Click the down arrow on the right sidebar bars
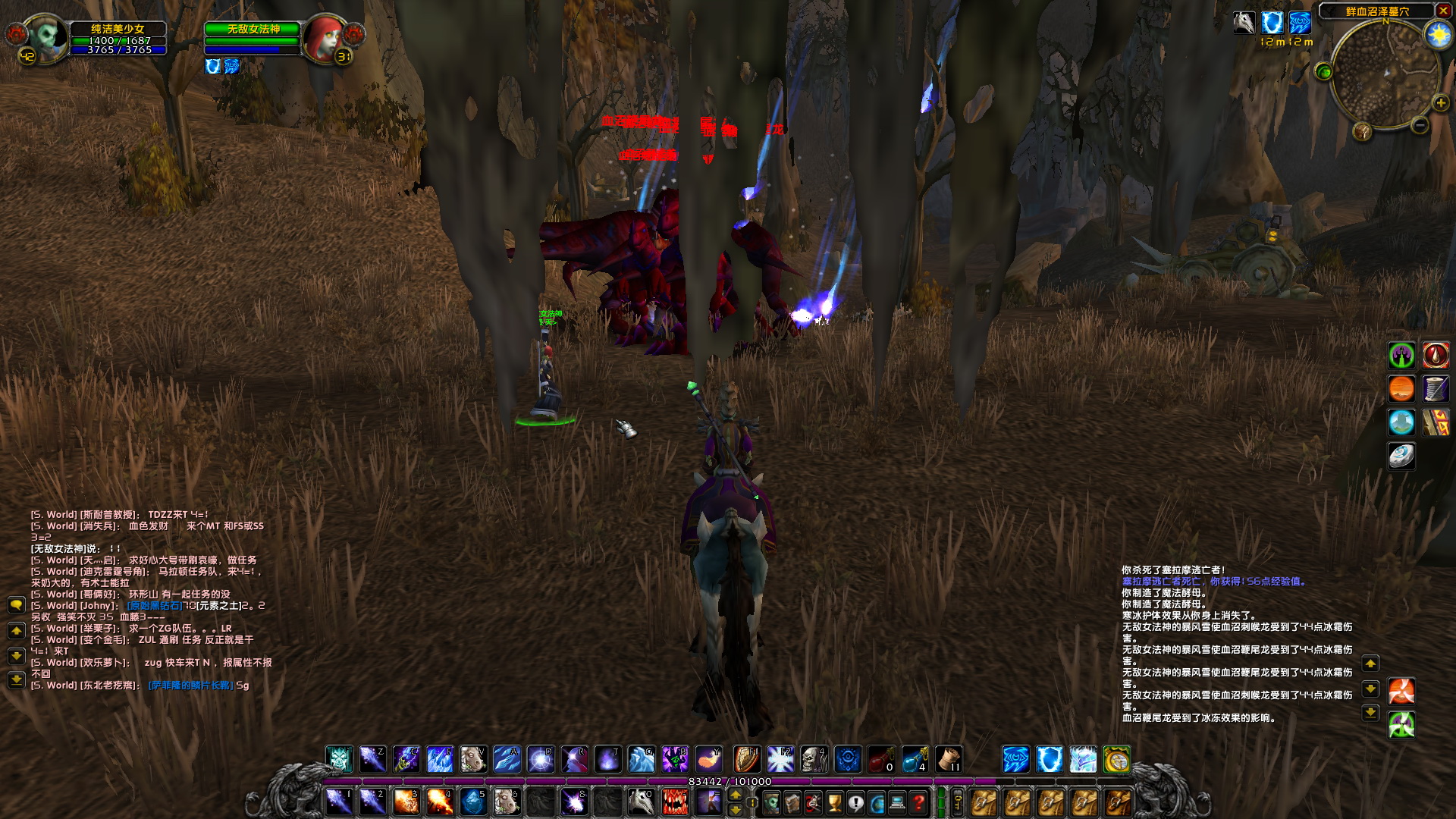This screenshot has width=1456, height=819. click(1371, 689)
